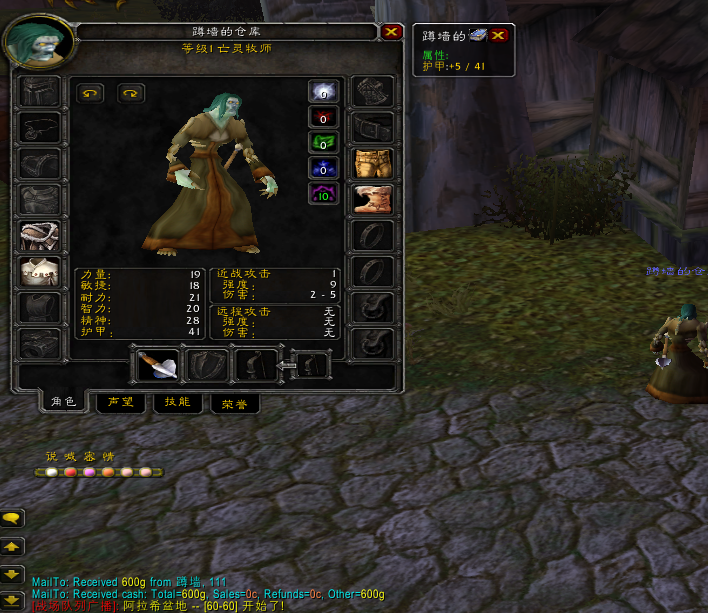Rotate the character model right
The height and width of the screenshot is (613, 708).
[131, 93]
